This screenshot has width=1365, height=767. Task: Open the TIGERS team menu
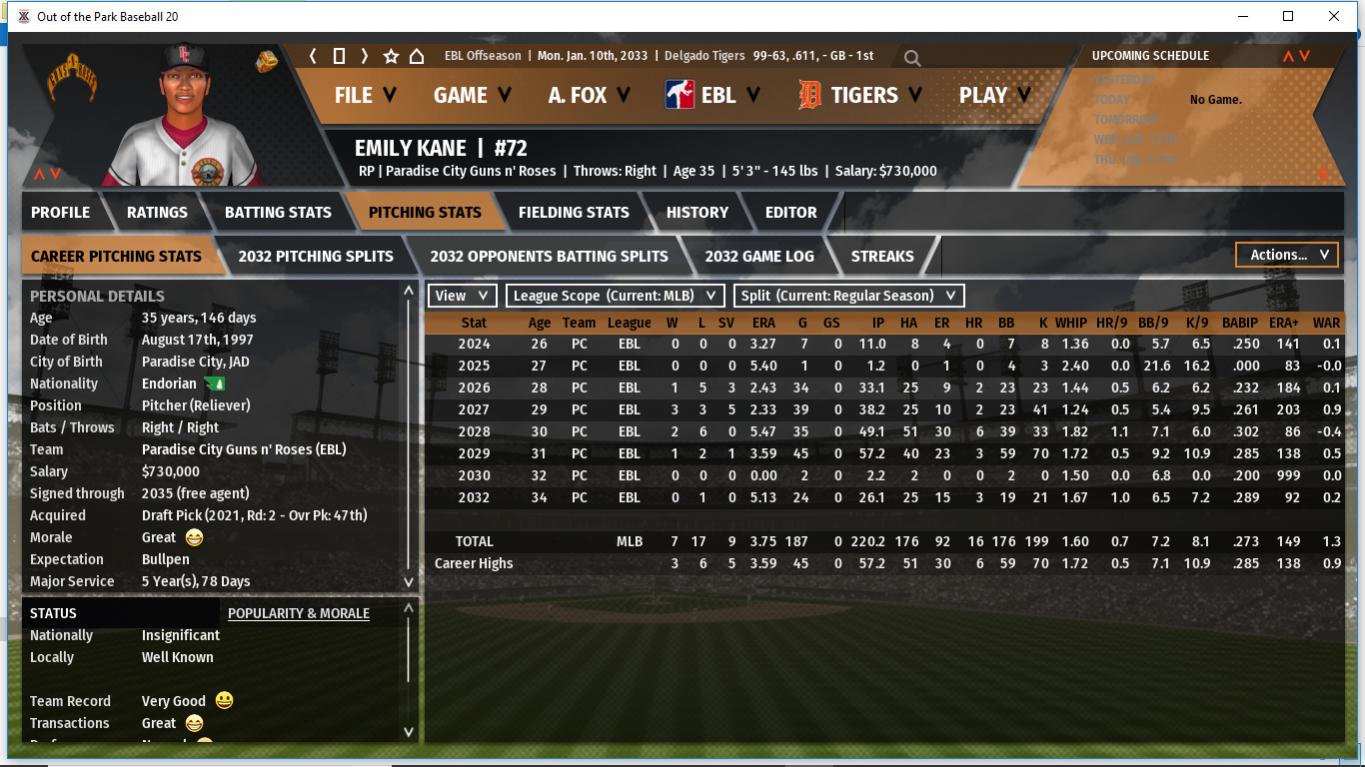point(860,95)
